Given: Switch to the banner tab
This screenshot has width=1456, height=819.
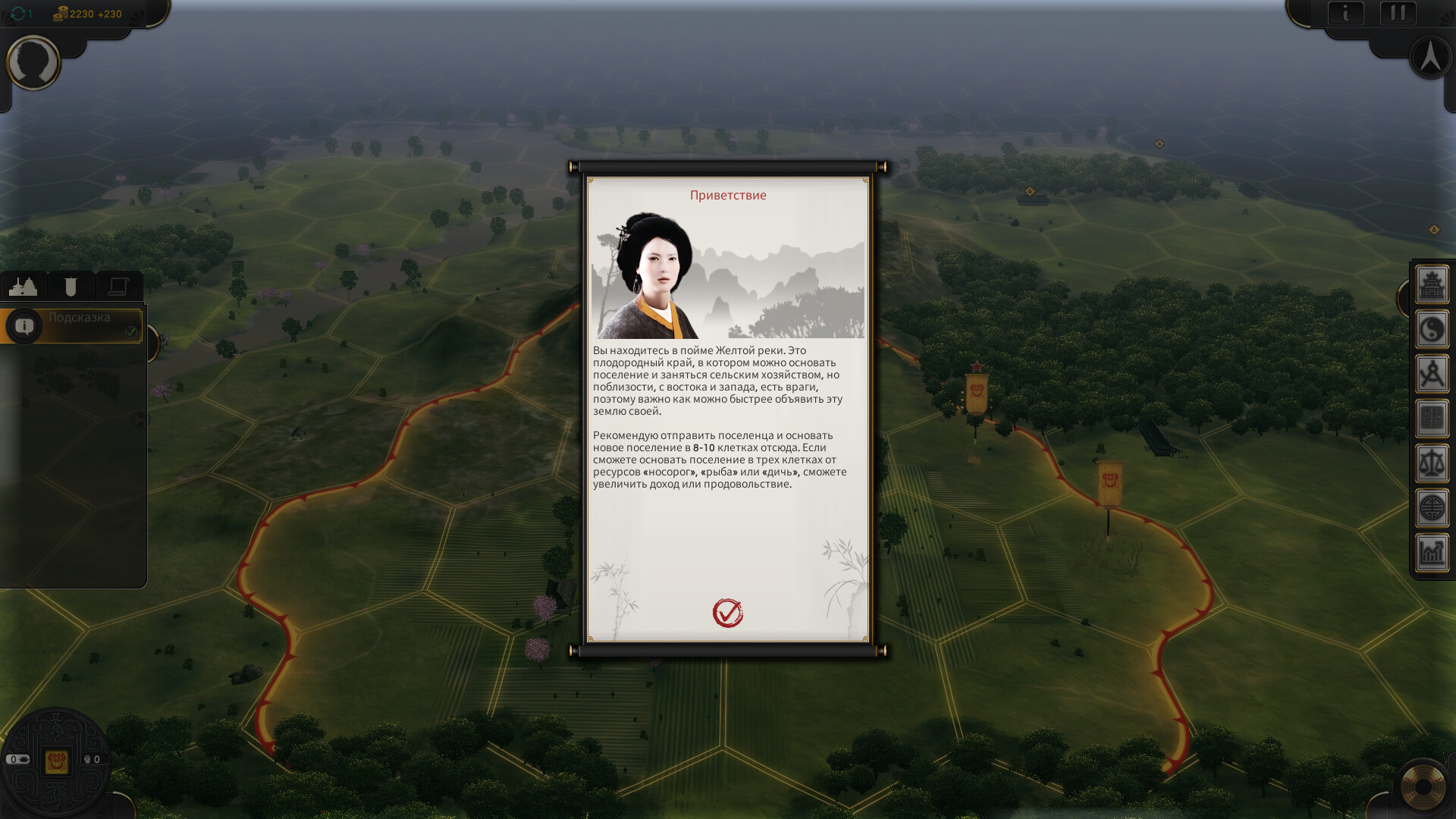Looking at the screenshot, I should click(x=71, y=287).
